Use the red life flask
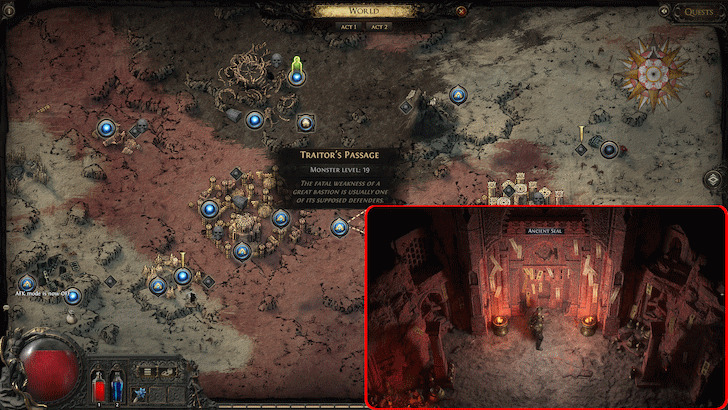This screenshot has width=728, height=410. (x=100, y=386)
